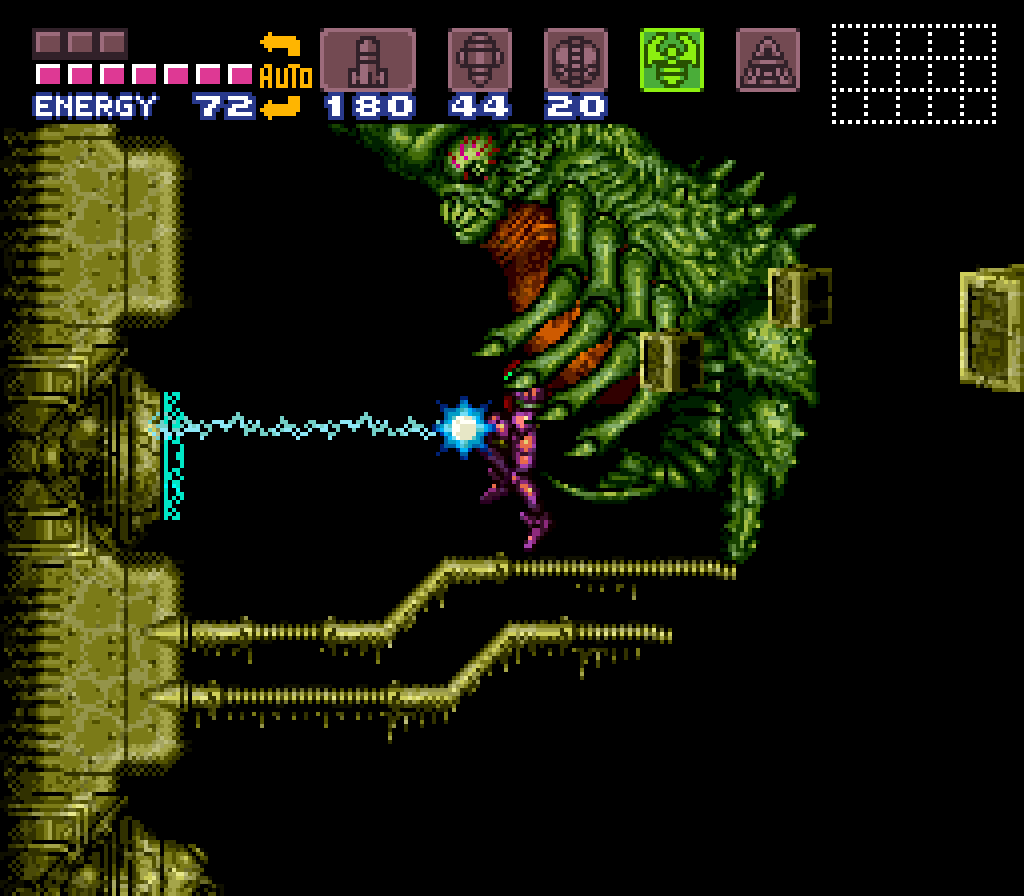Click the highlighted green Grapple Beam icon

(x=672, y=60)
